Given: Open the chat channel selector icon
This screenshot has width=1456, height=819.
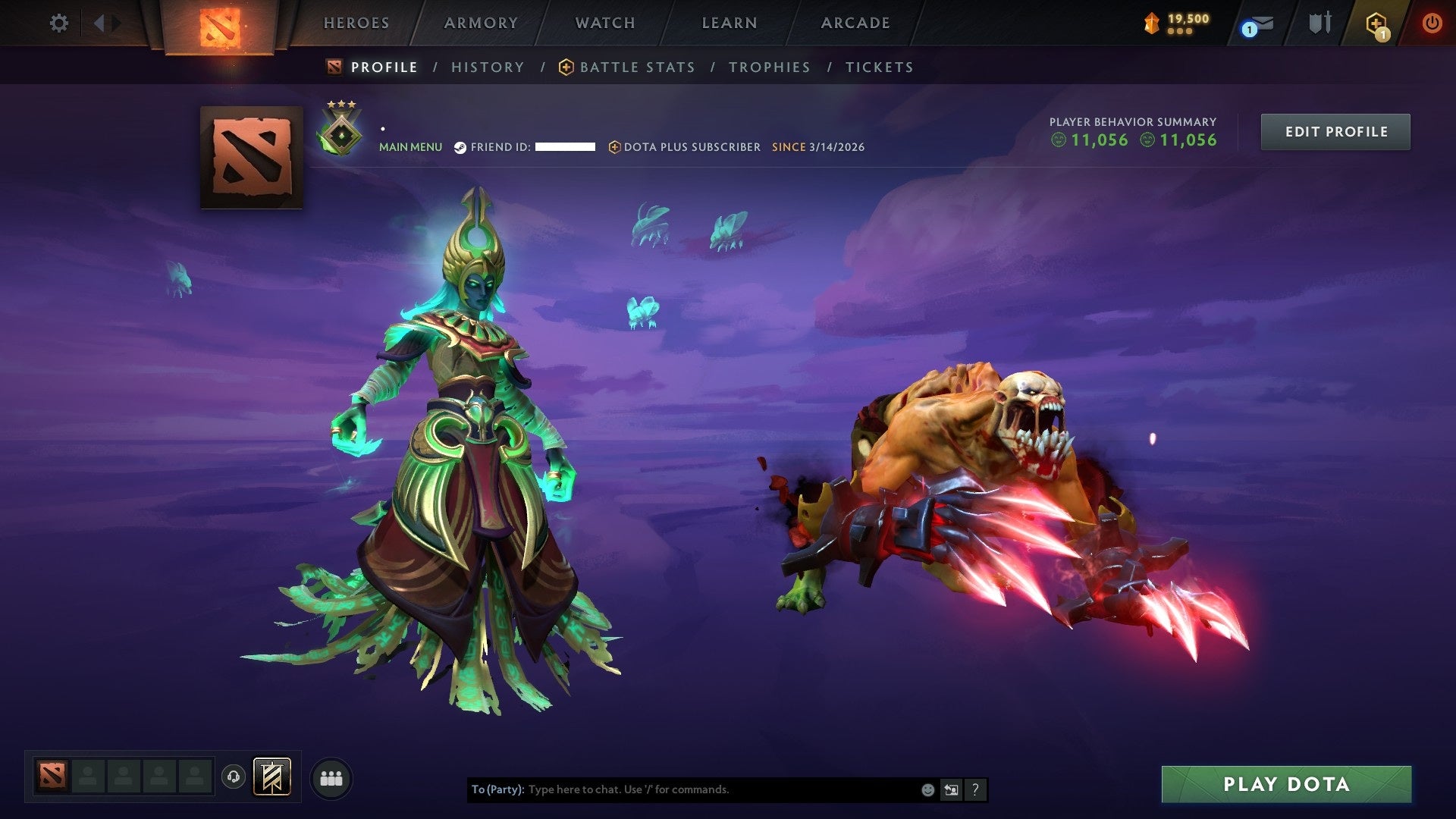Looking at the screenshot, I should 952,789.
